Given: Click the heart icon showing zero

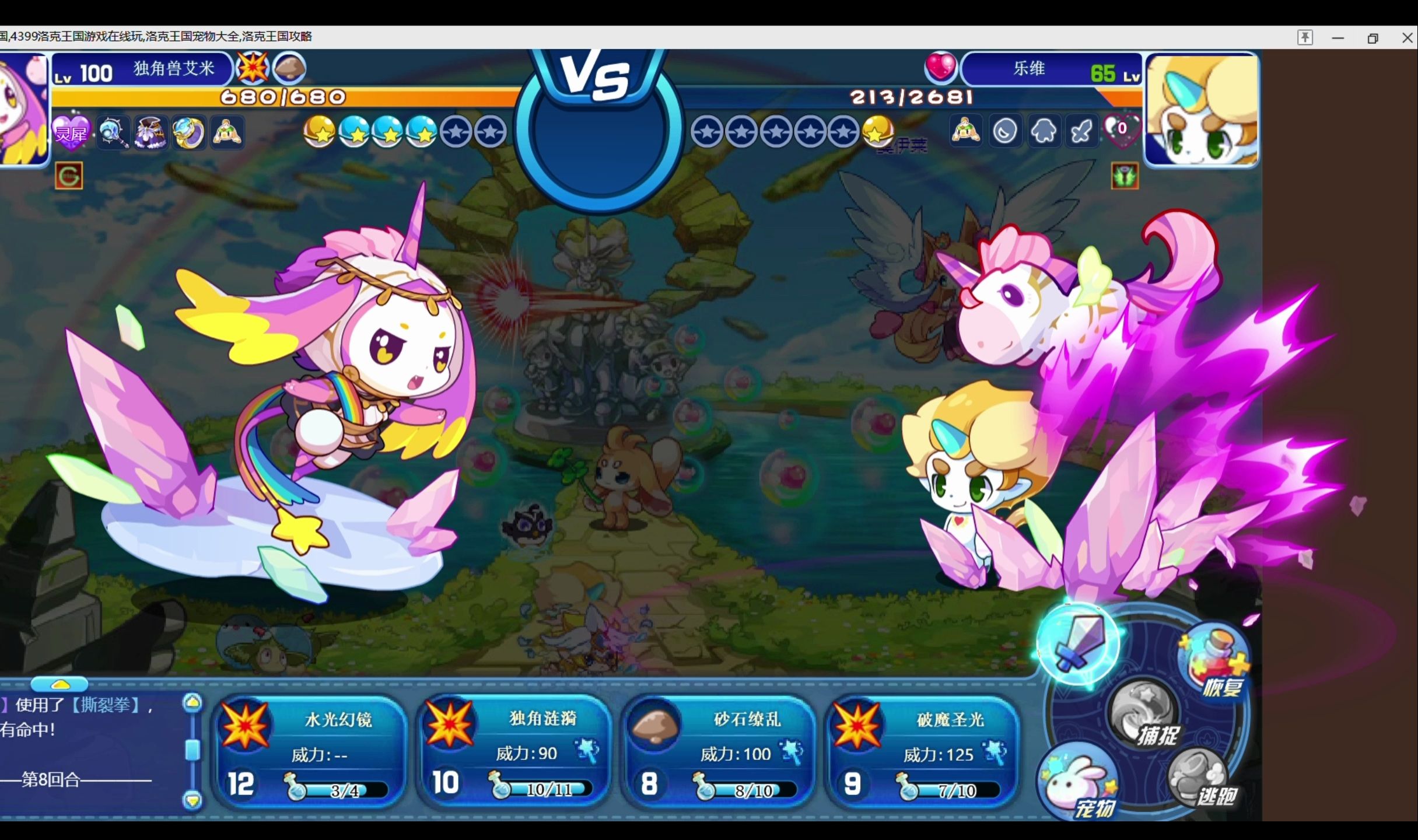Looking at the screenshot, I should coord(1122,131).
